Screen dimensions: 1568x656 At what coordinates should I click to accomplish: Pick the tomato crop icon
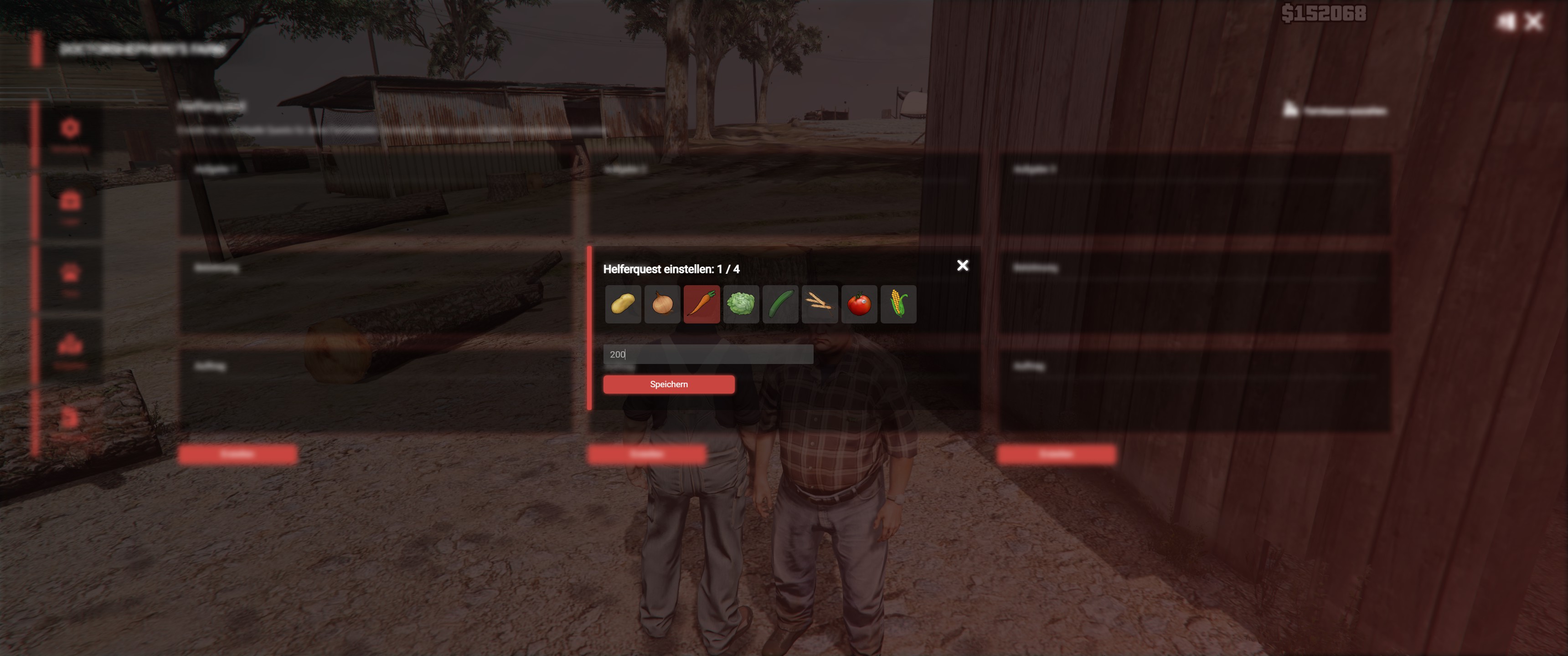point(859,304)
